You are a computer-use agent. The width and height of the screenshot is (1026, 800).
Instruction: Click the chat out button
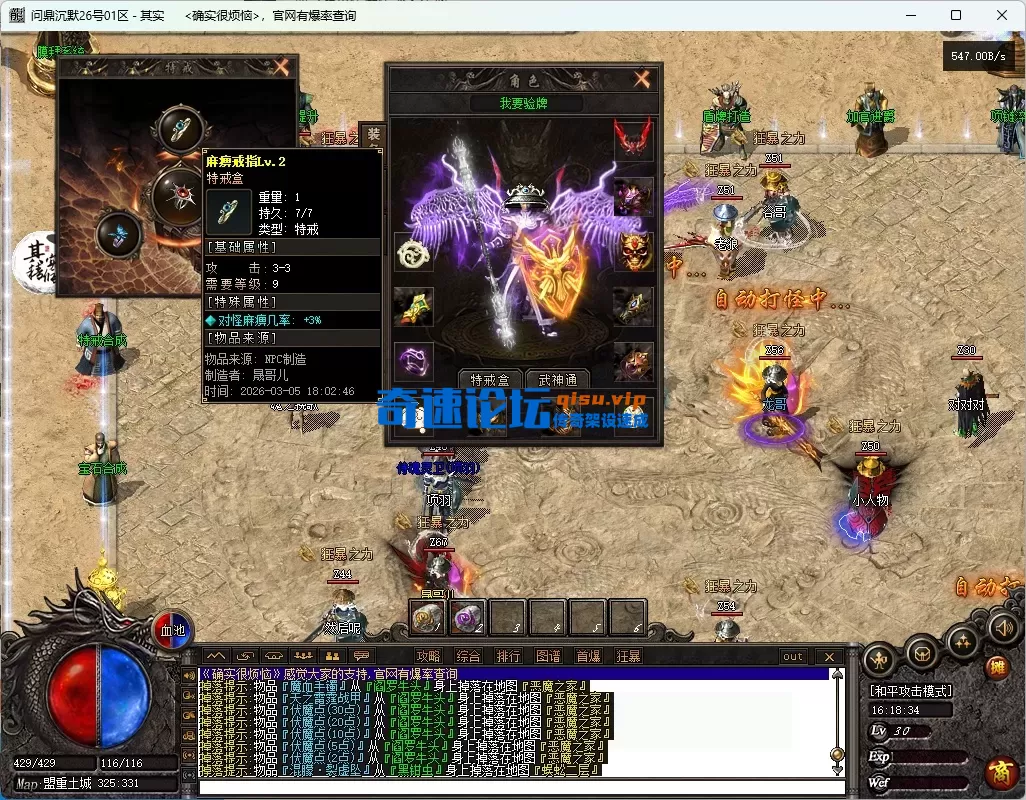793,657
